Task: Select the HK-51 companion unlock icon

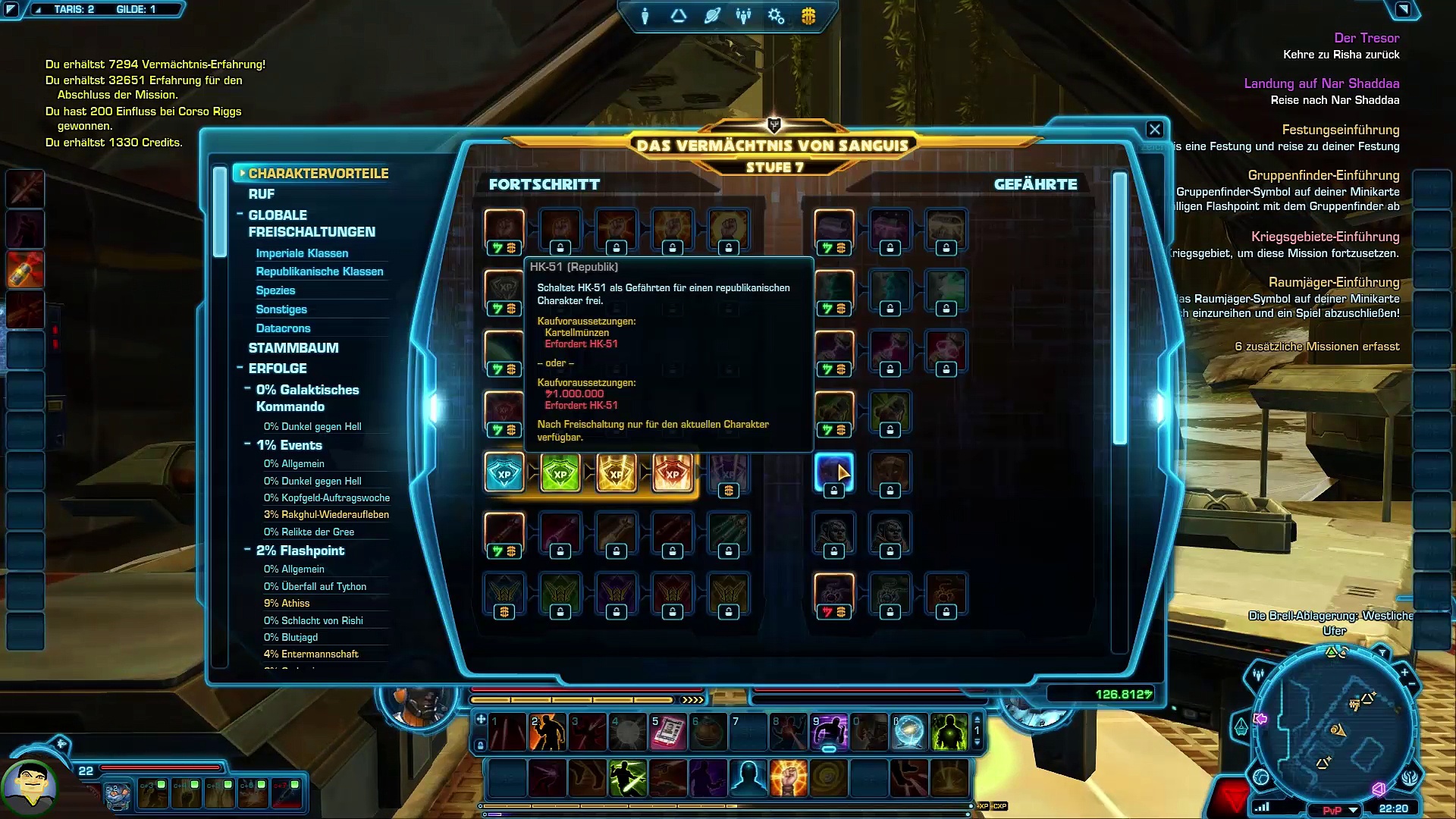Action: 833,472
